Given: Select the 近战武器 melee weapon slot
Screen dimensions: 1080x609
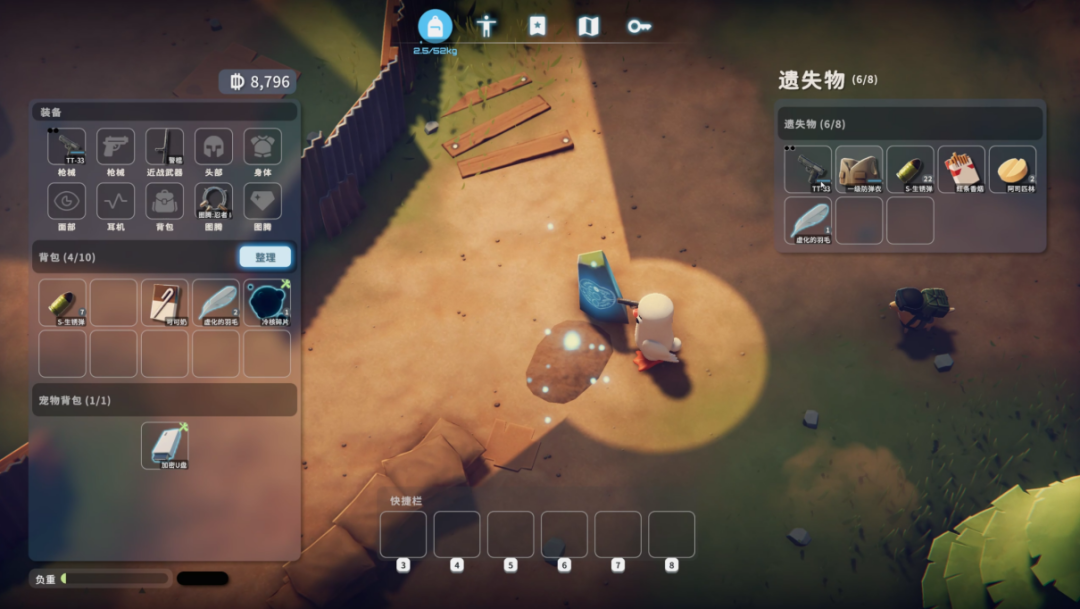Looking at the screenshot, I should tap(165, 147).
